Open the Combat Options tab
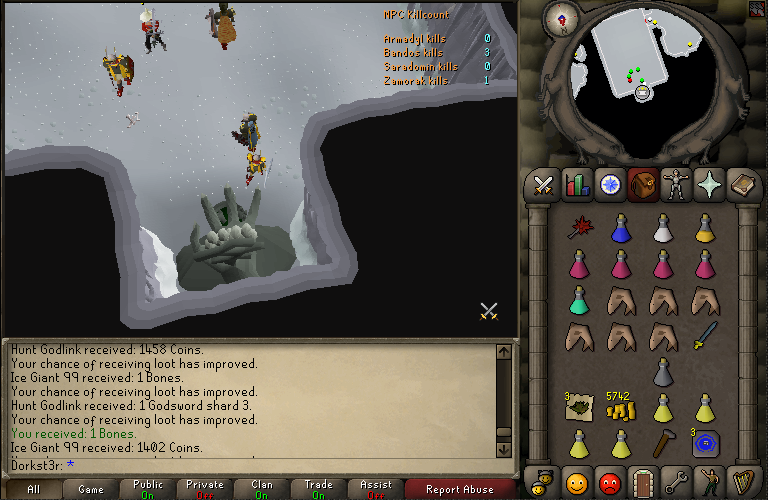The image size is (768, 500). click(543, 185)
